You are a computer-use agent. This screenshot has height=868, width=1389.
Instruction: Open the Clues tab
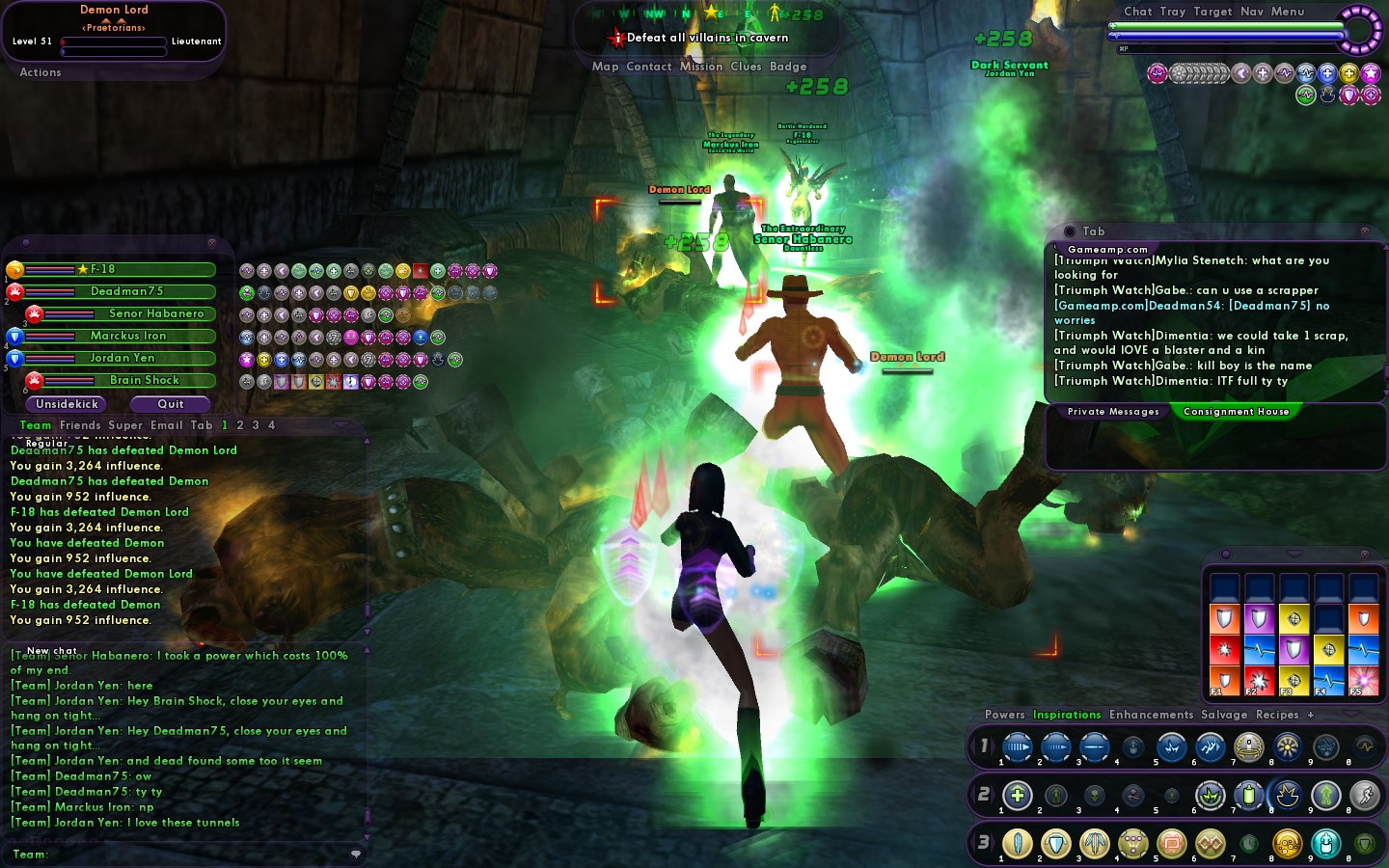(x=746, y=67)
